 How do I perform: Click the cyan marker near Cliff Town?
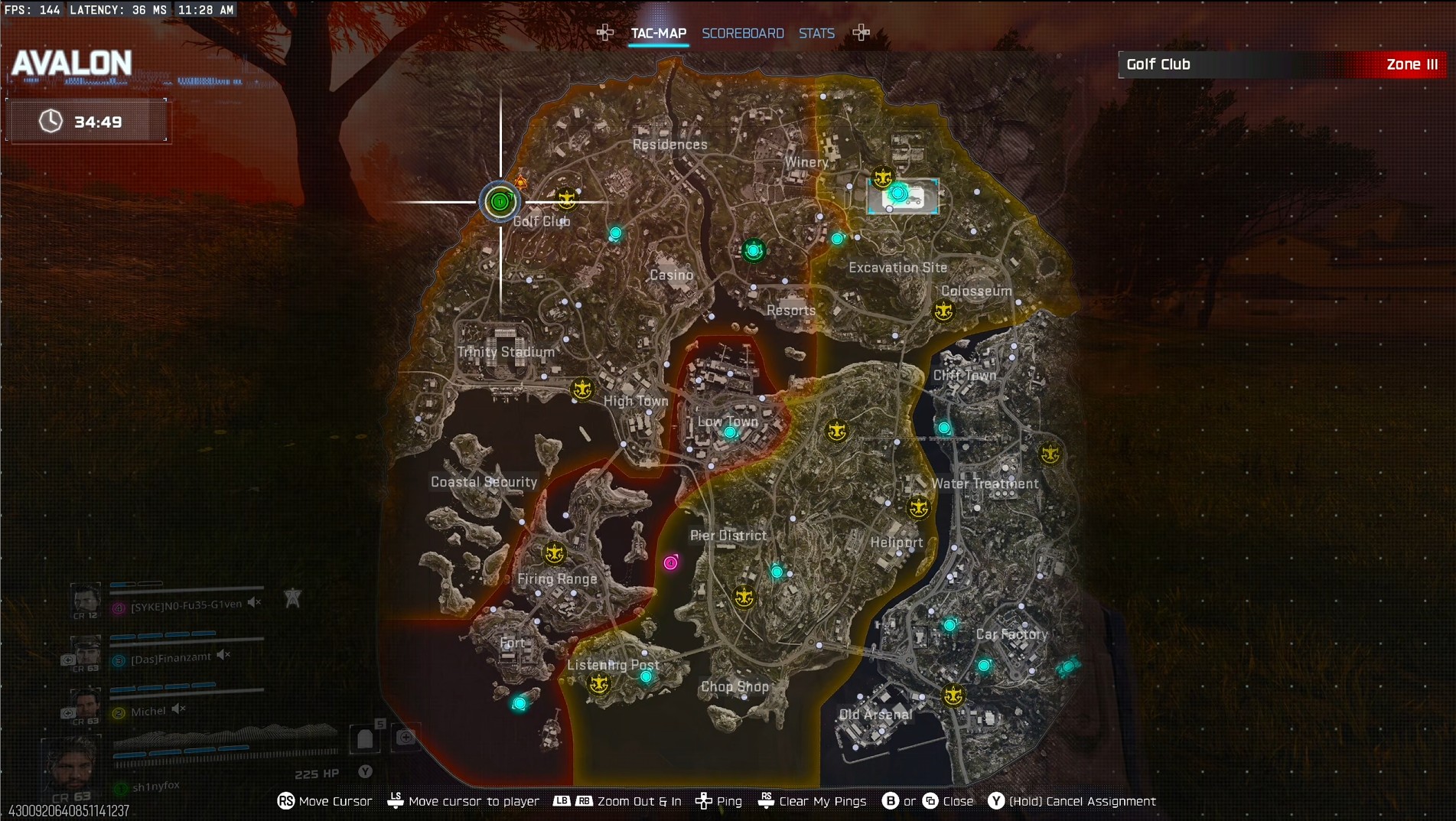point(943,428)
